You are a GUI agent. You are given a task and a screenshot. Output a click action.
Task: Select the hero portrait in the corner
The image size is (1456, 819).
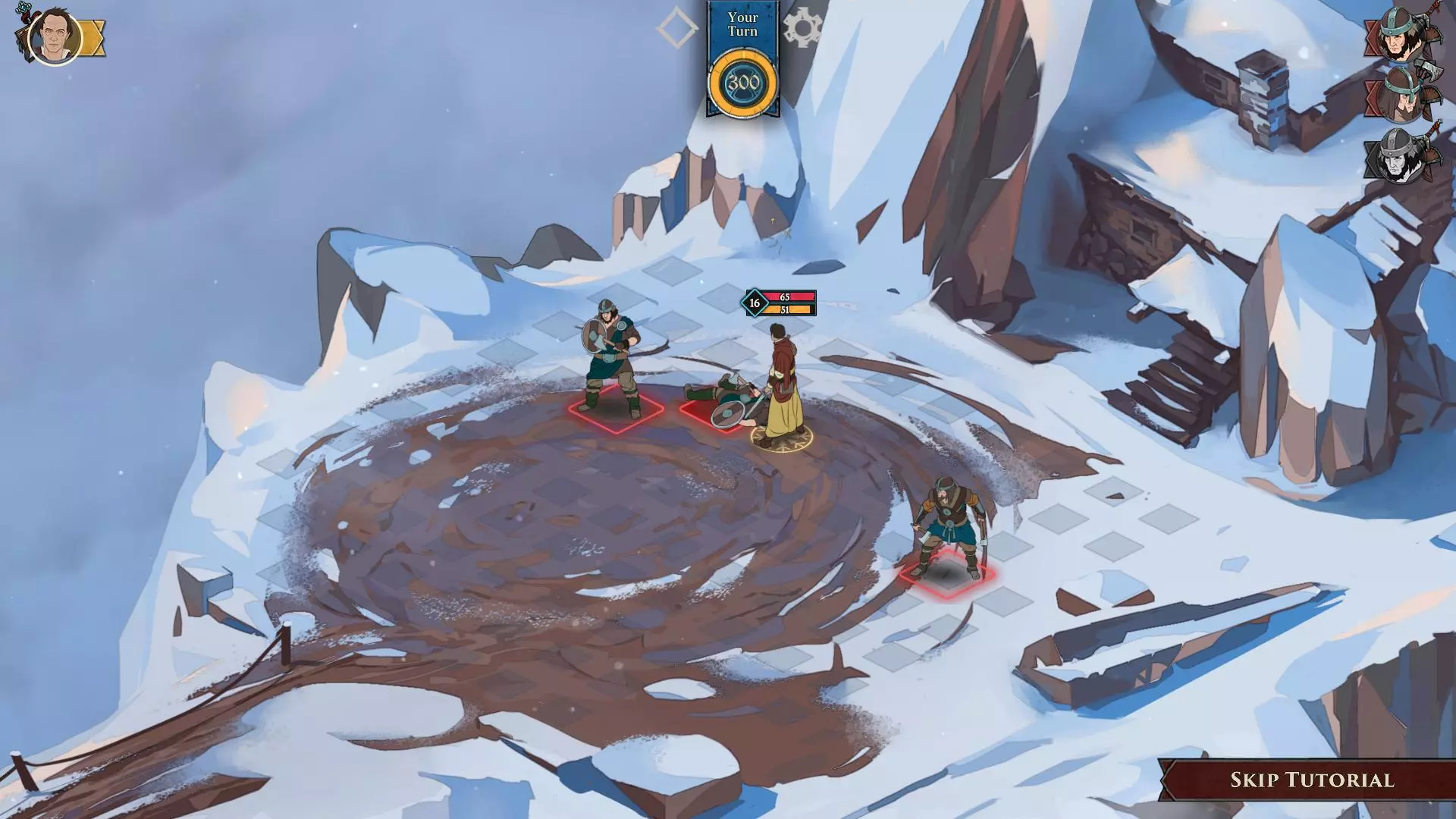pyautogui.click(x=55, y=36)
